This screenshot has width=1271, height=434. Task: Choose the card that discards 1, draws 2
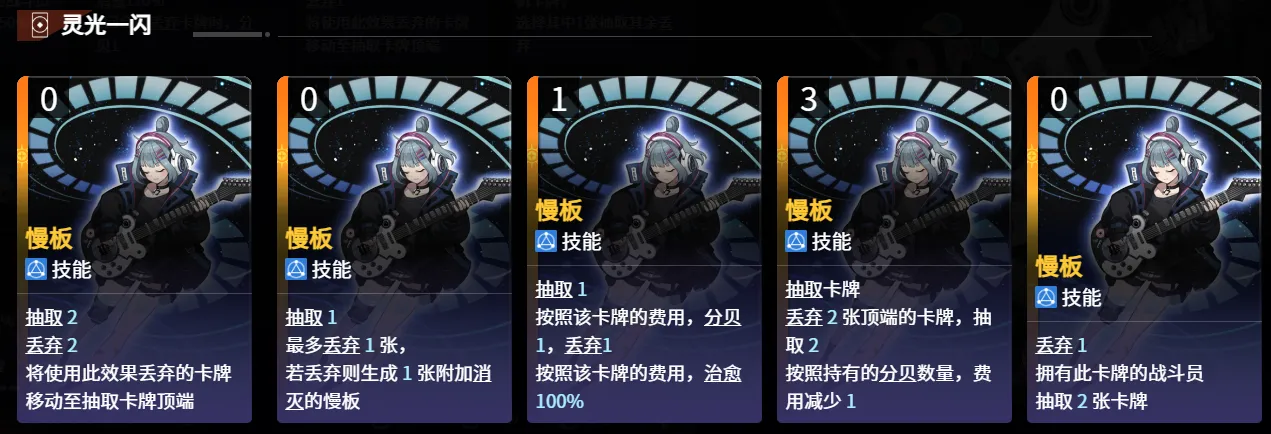click(x=1144, y=250)
